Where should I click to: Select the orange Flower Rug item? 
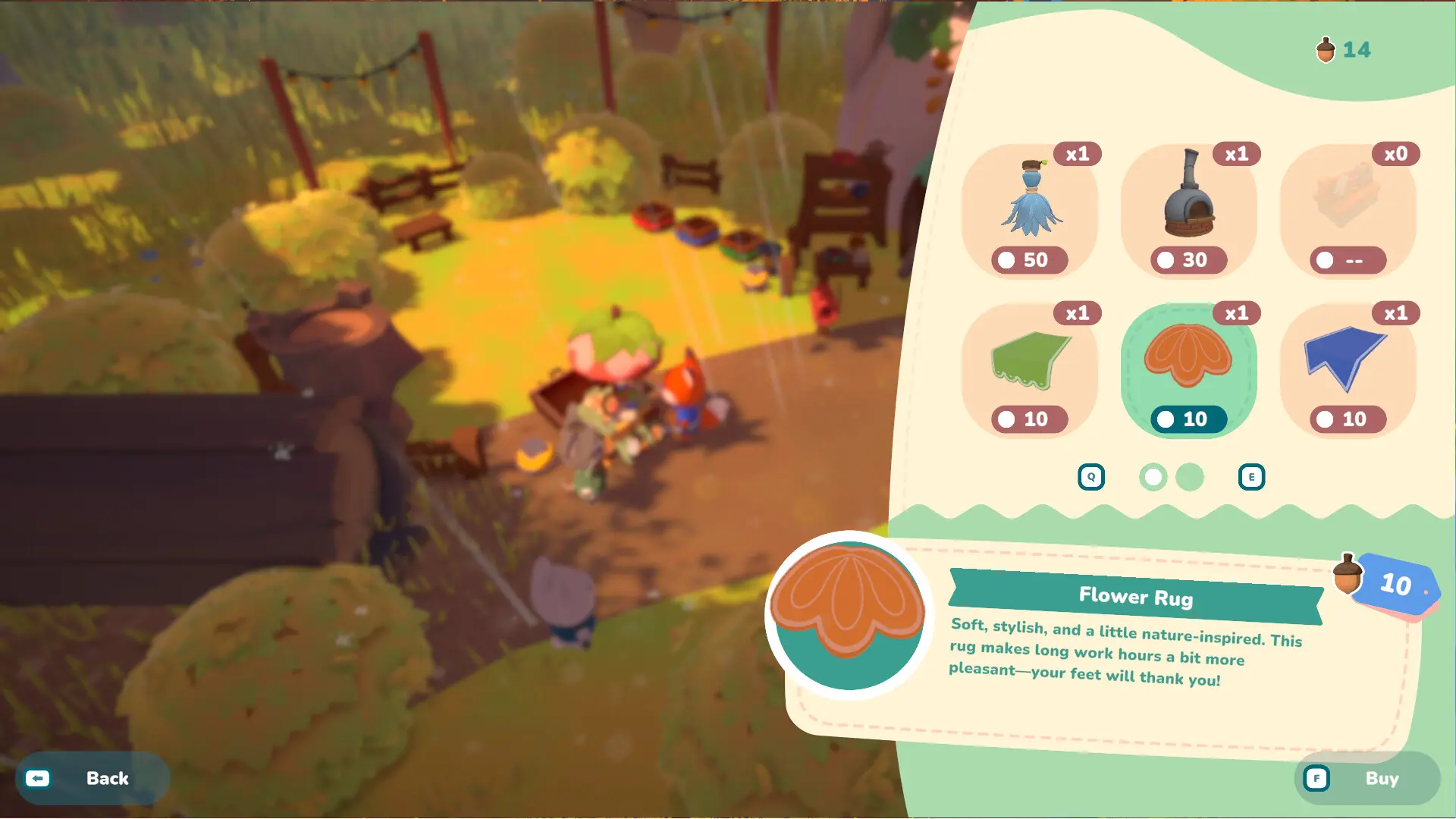point(1188,369)
